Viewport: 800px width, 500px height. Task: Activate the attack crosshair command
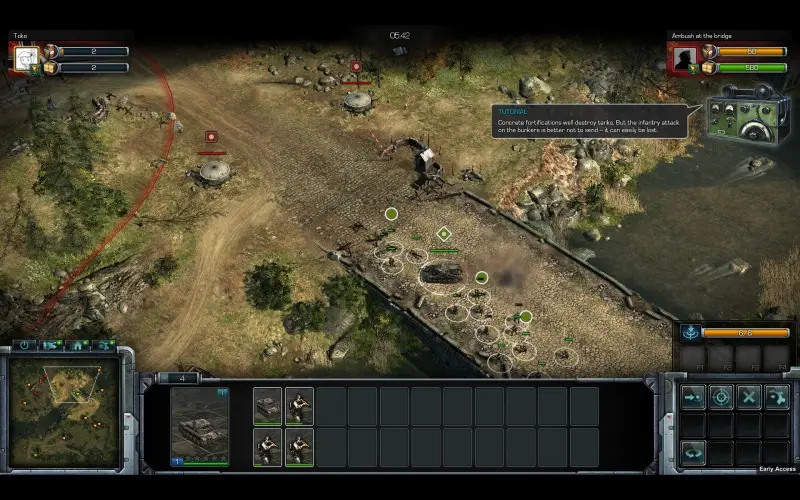(721, 397)
